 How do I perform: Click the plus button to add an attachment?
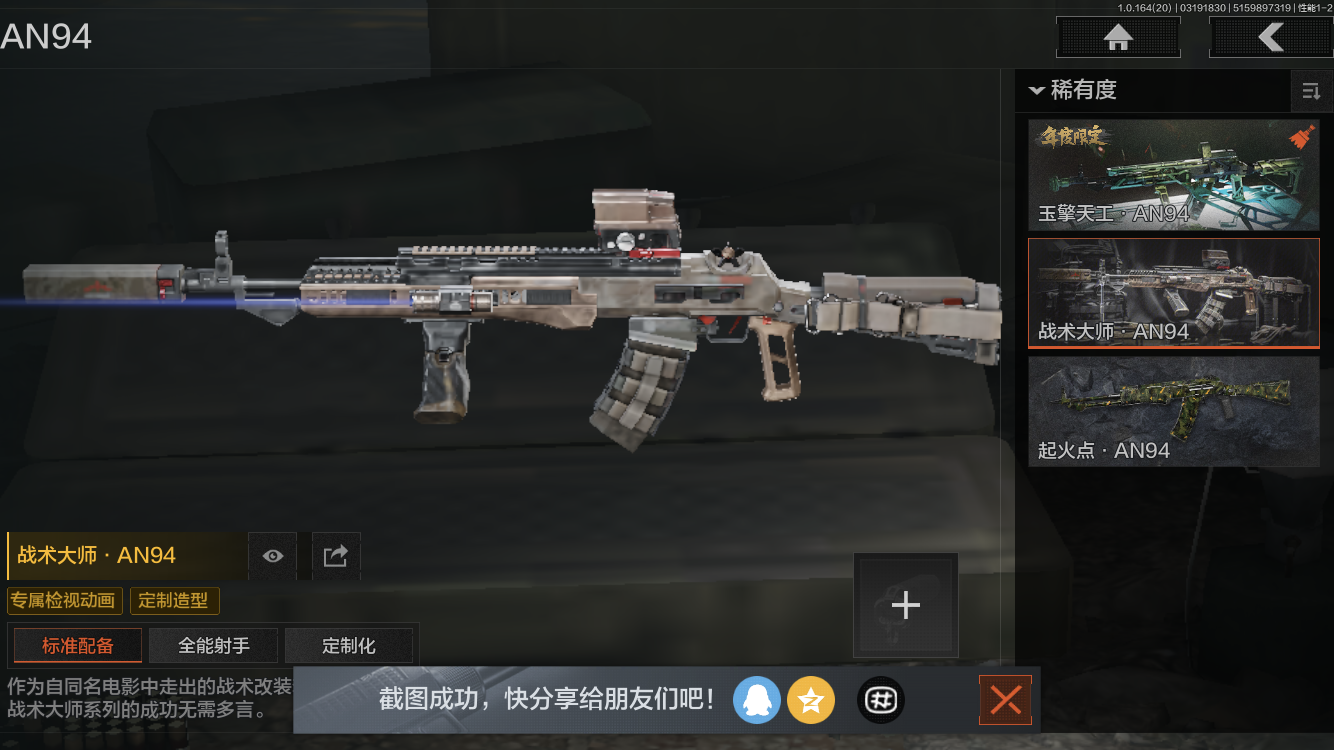tap(905, 604)
